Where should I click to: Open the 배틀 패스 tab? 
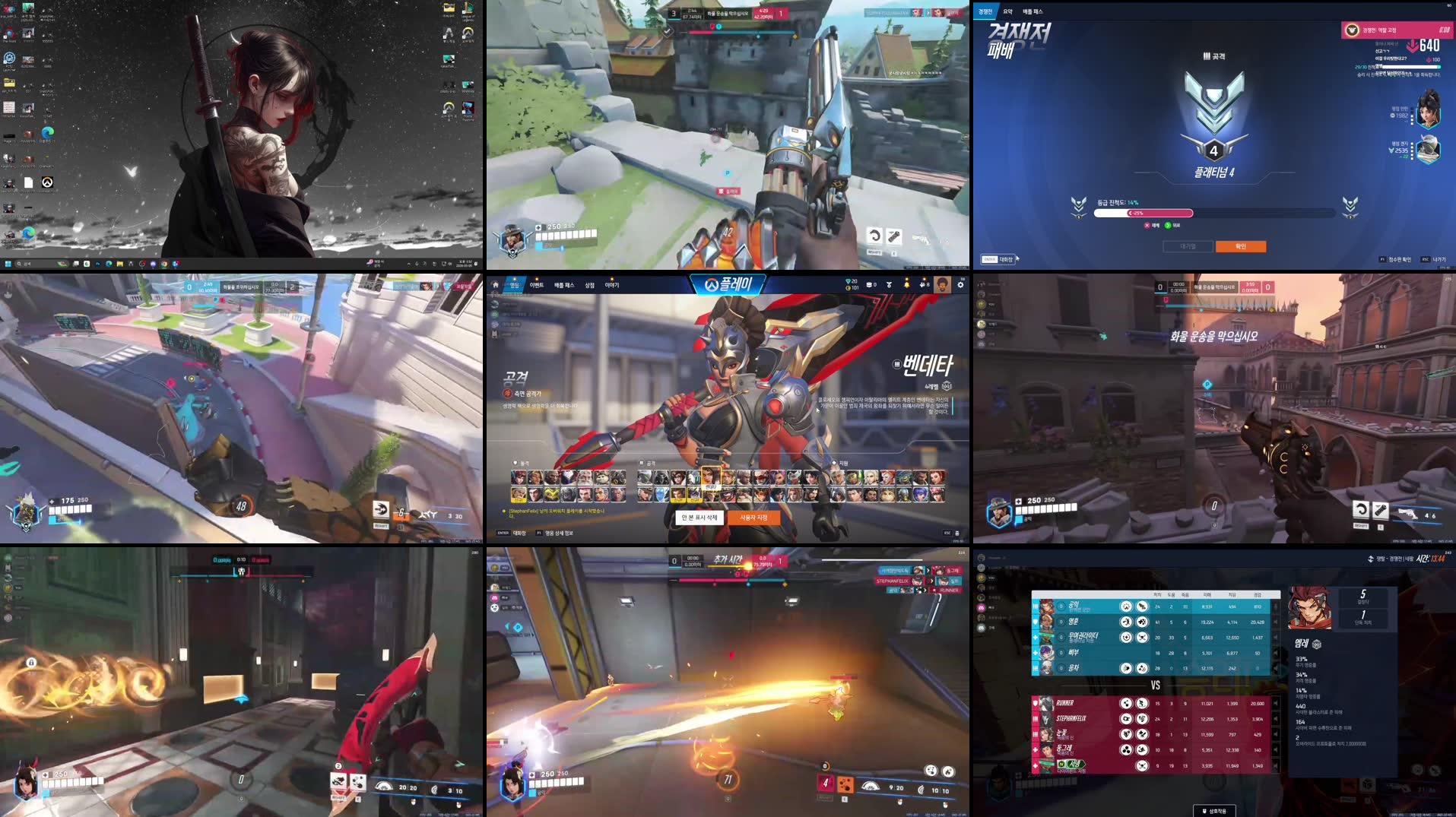(564, 285)
